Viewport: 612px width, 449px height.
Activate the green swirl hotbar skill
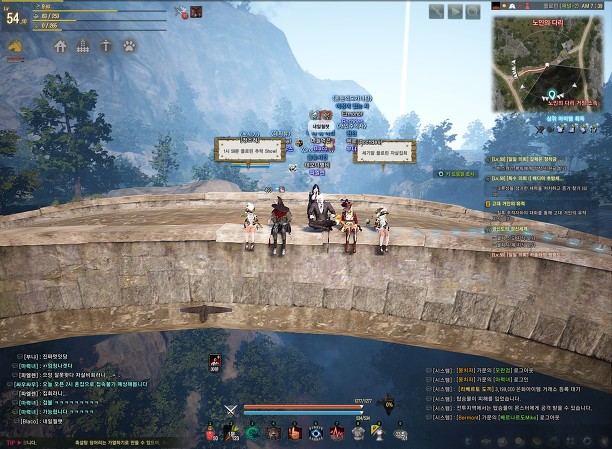(x=252, y=432)
